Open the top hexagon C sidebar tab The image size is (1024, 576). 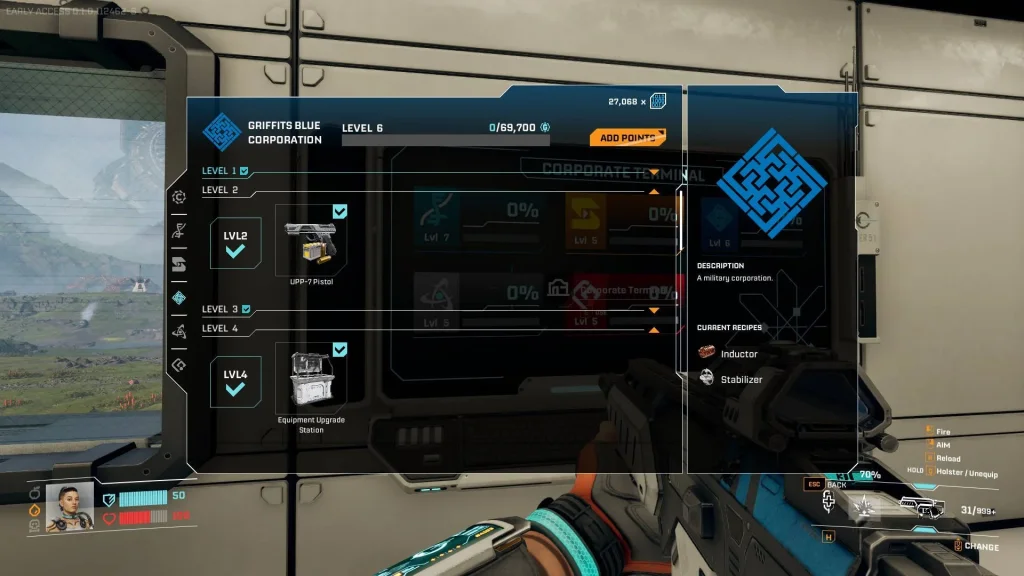[179, 197]
